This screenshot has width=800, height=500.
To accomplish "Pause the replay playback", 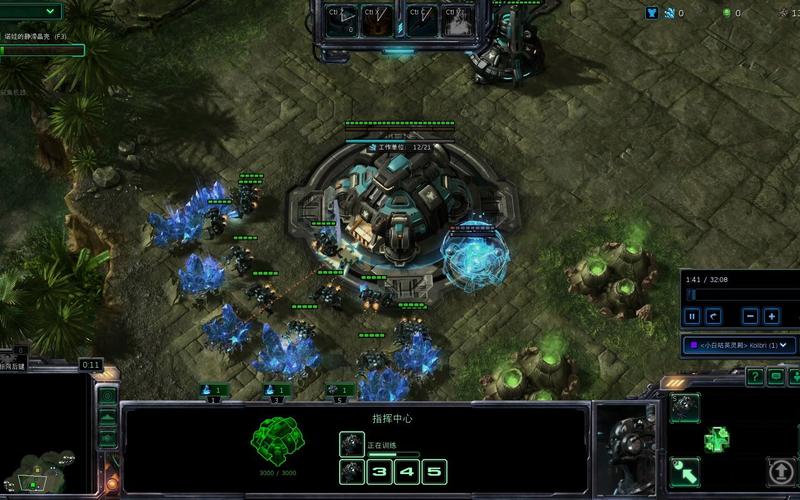I will tap(691, 316).
